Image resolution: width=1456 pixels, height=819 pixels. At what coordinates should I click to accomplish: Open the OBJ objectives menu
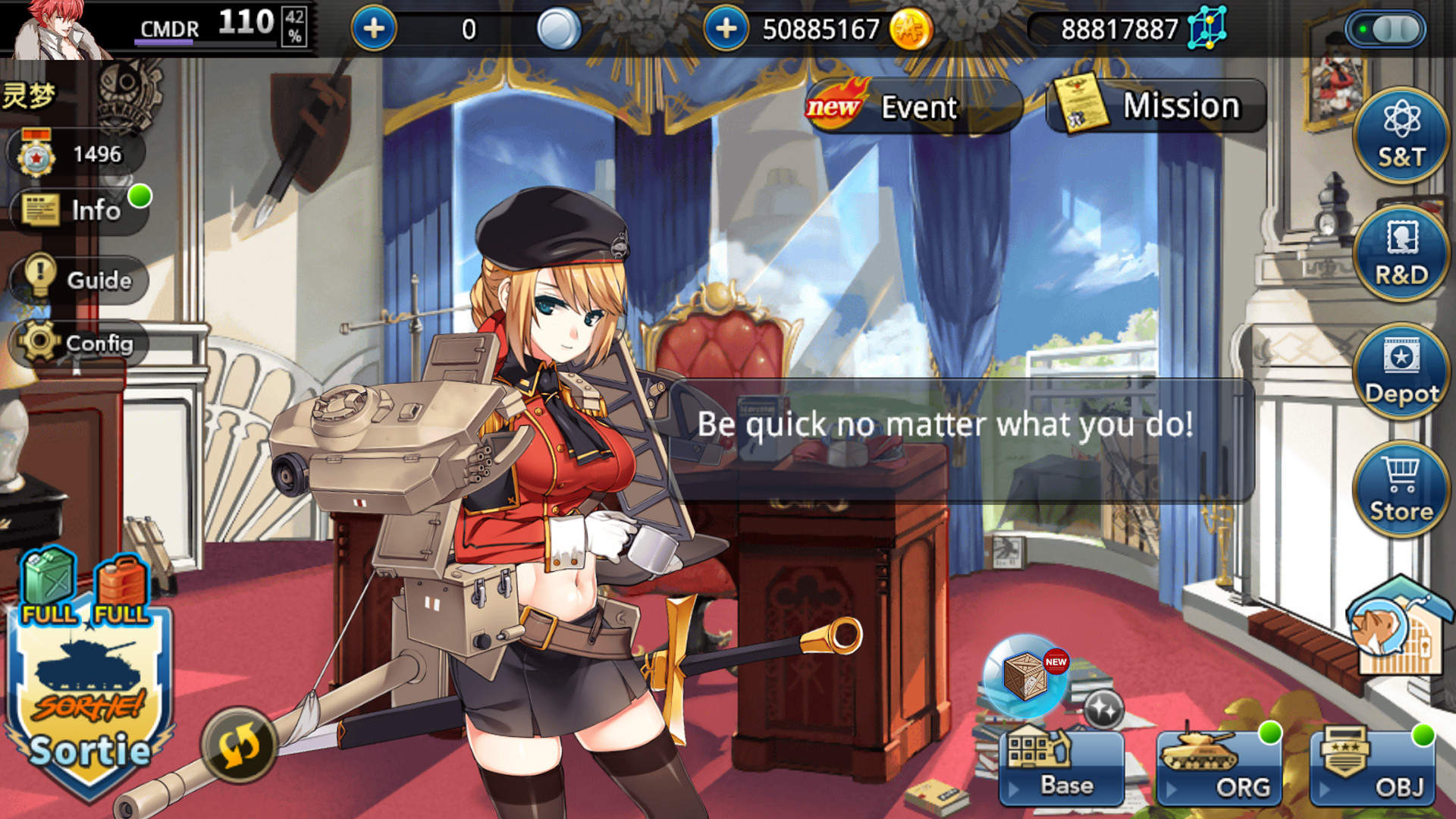(x=1372, y=767)
